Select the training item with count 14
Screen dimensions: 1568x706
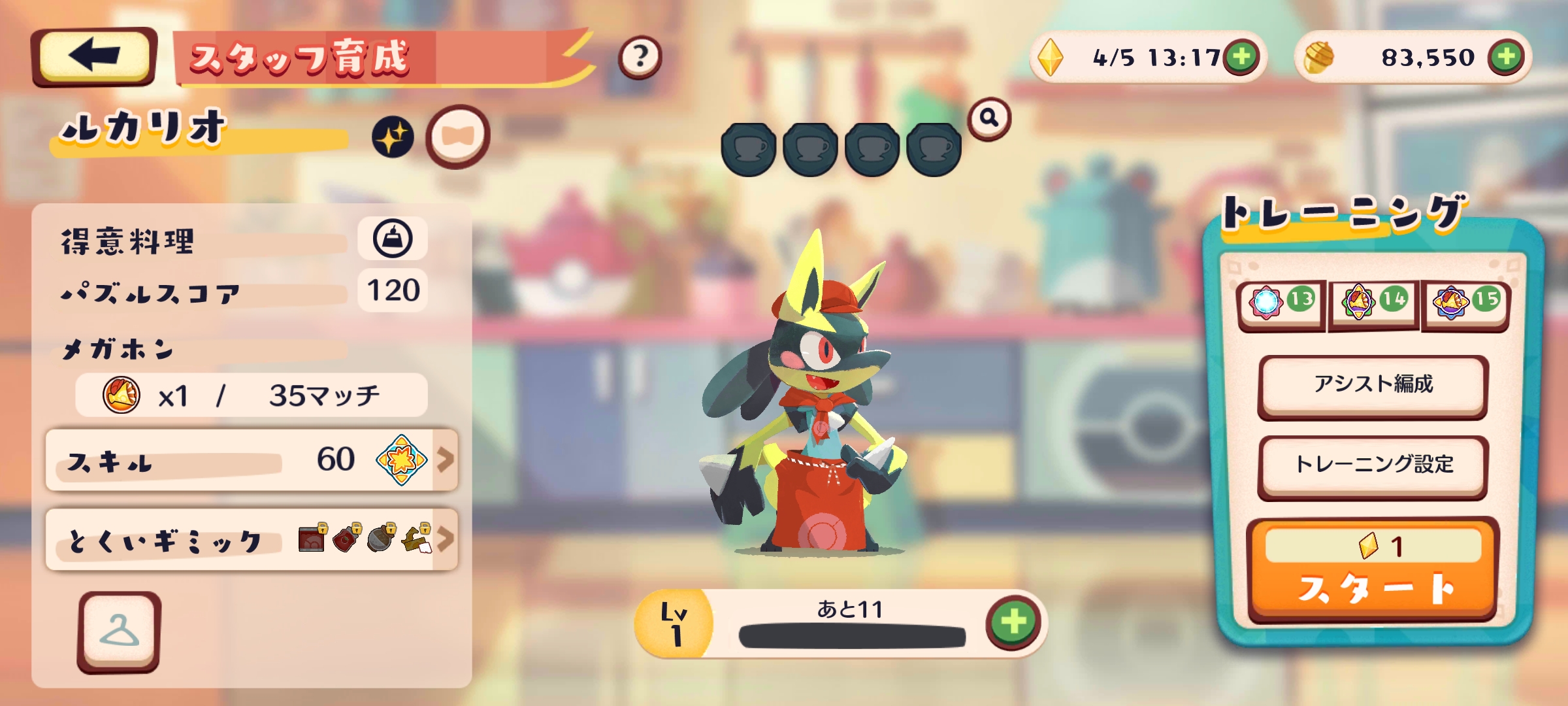(x=1373, y=303)
